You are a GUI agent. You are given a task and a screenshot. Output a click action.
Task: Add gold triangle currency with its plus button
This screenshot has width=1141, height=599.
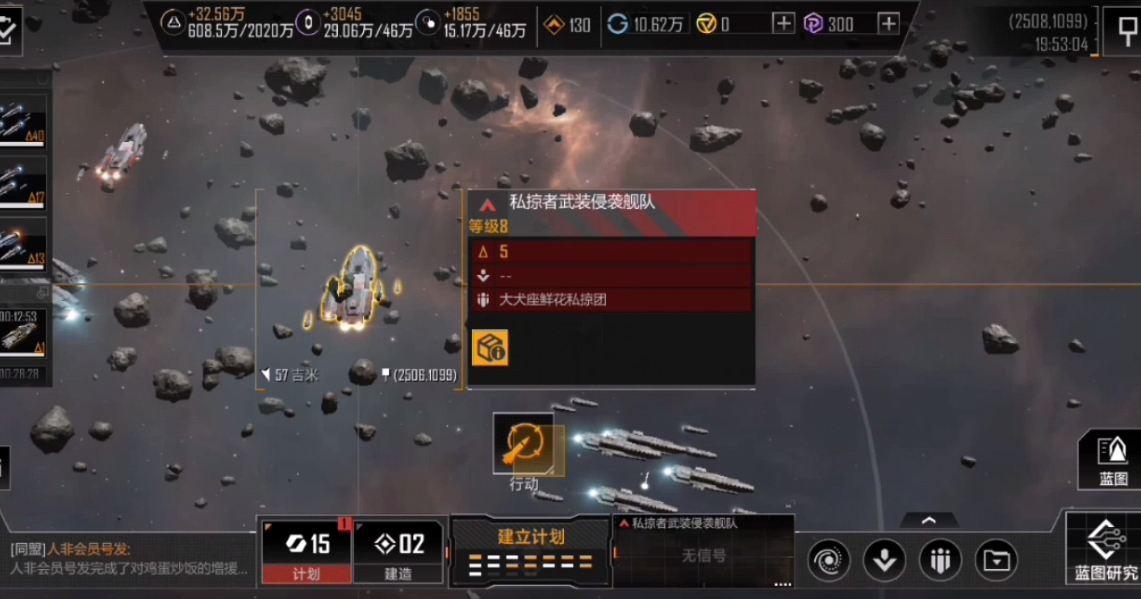click(x=784, y=24)
